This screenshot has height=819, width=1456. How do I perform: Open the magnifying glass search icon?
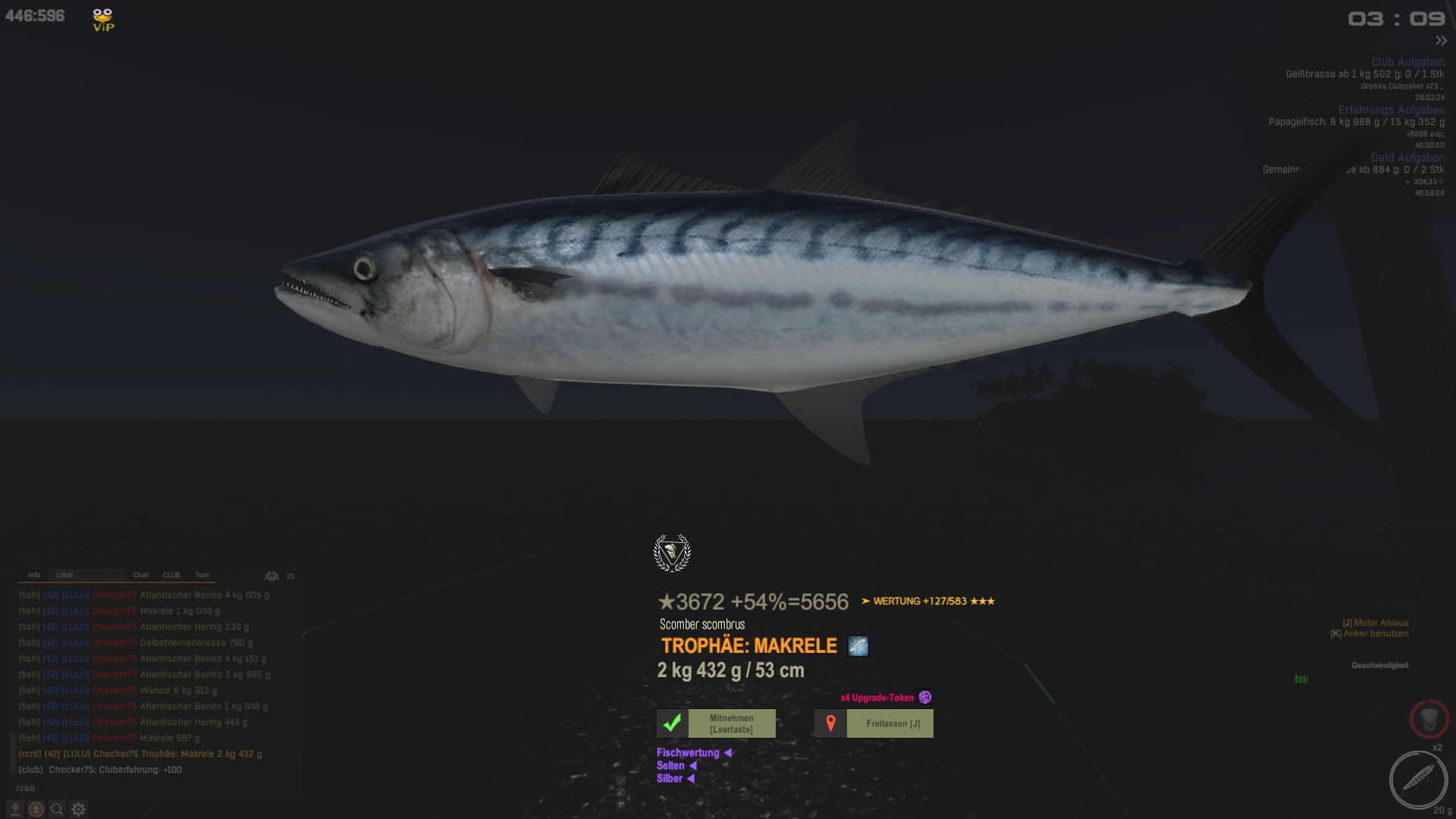click(57, 809)
